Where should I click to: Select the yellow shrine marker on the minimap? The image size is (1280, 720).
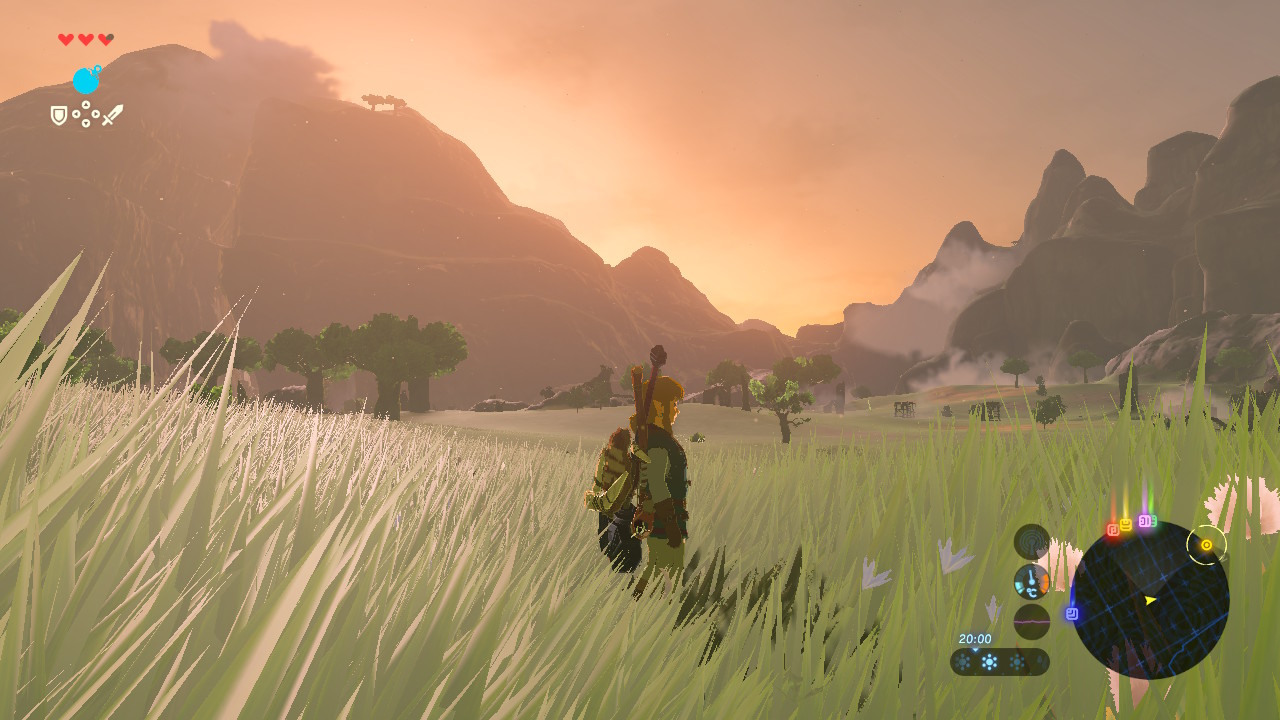(x=1126, y=524)
